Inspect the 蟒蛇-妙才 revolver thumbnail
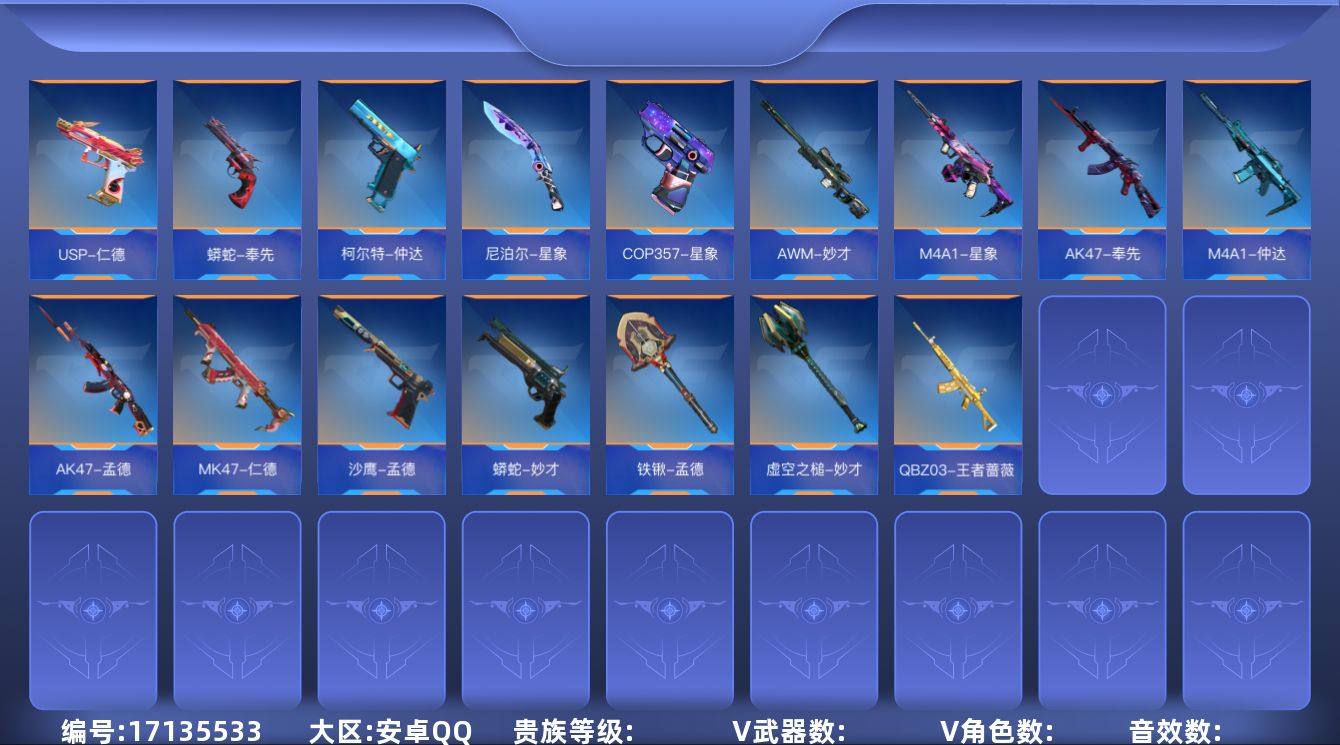The height and width of the screenshot is (745, 1340). (525, 392)
